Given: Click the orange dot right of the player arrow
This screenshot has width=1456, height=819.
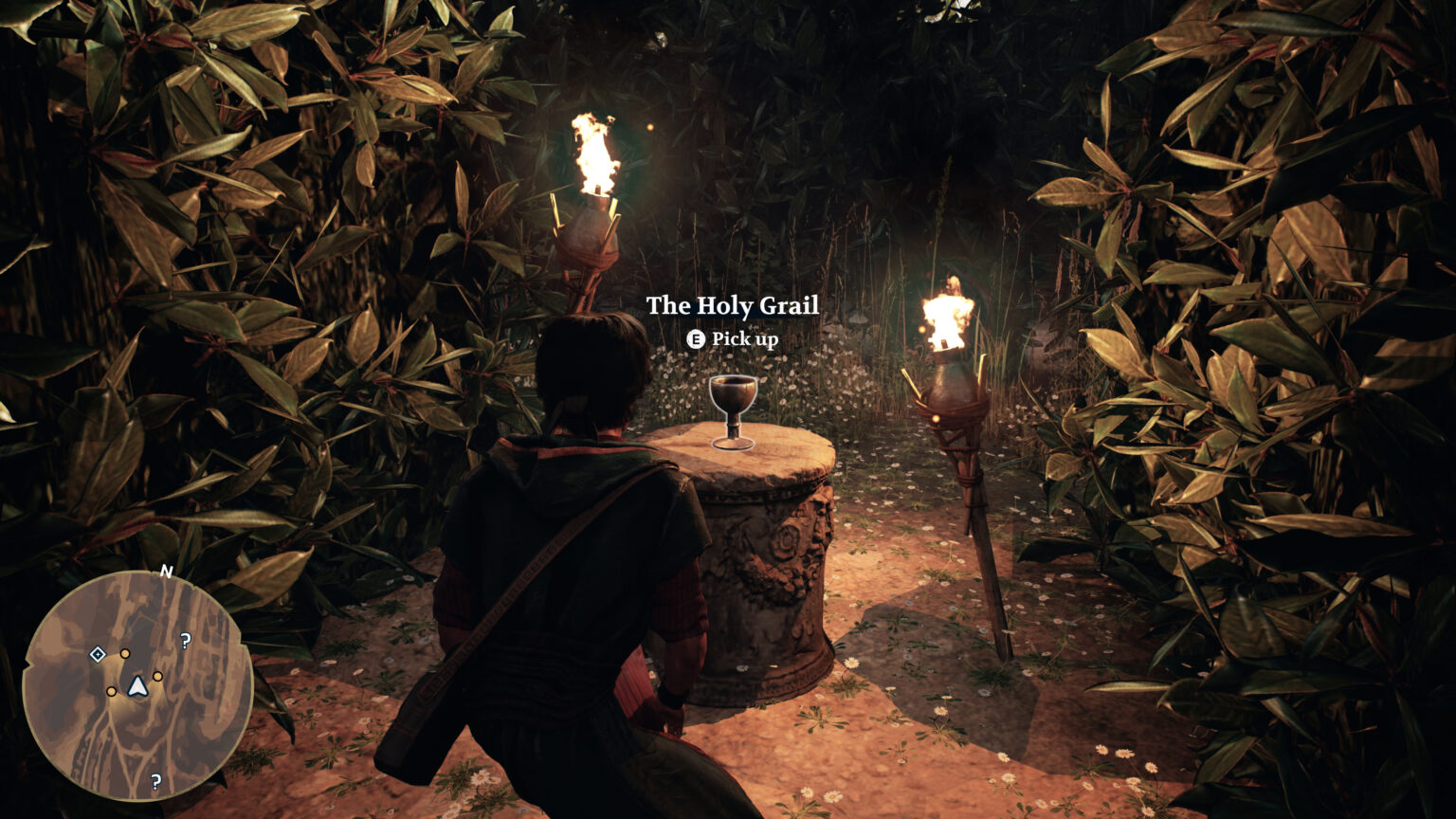Looking at the screenshot, I should 157,678.
